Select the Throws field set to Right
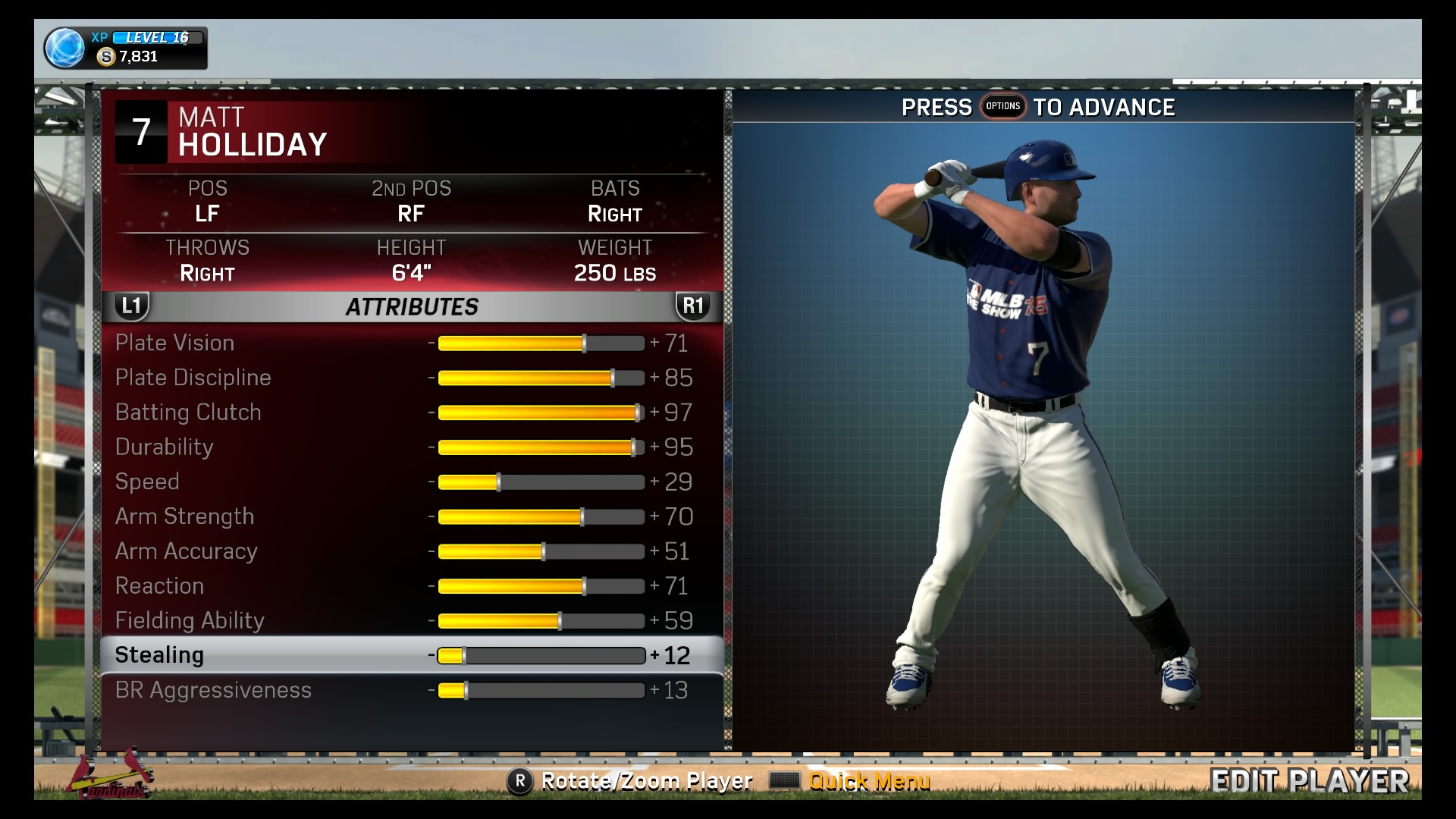 pos(207,262)
